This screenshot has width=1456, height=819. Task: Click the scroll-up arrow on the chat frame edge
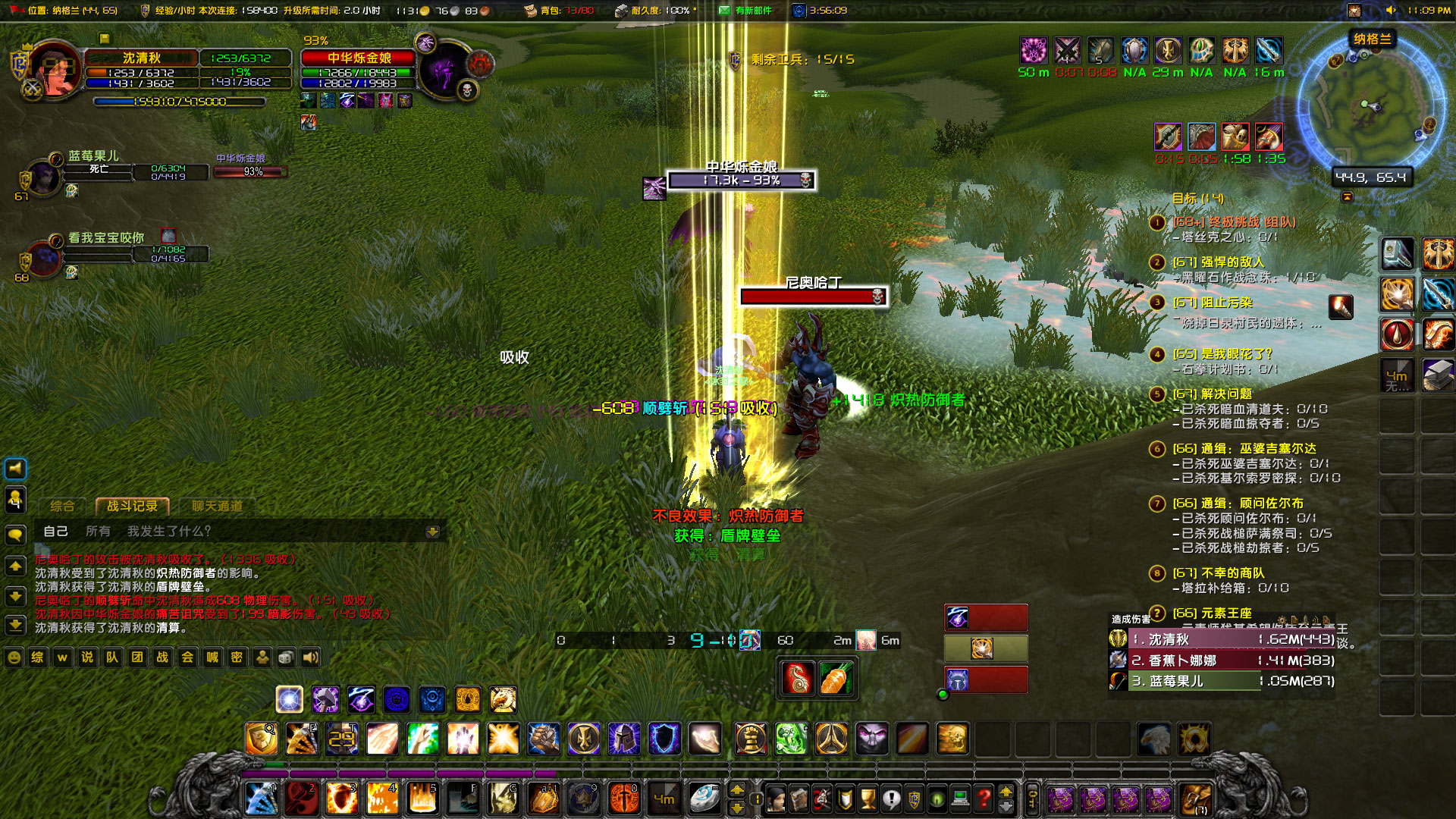[x=14, y=565]
